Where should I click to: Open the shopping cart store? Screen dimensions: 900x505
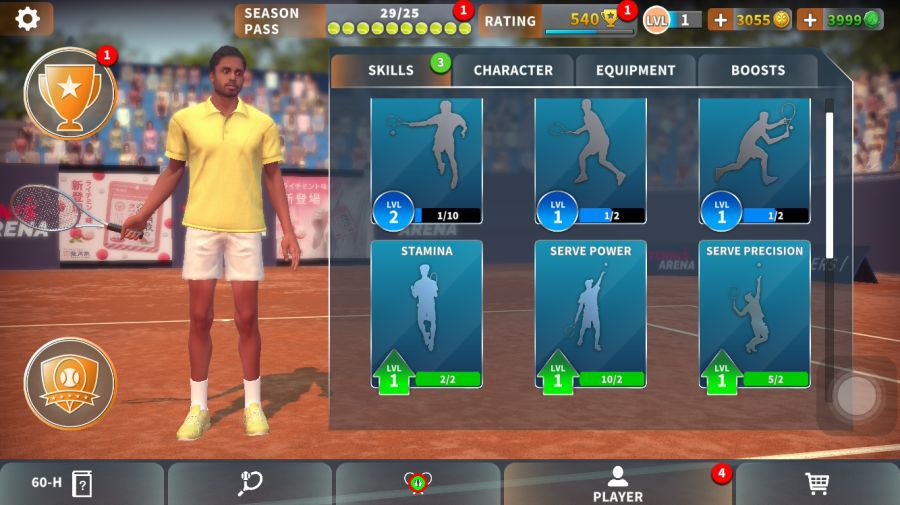[x=817, y=484]
